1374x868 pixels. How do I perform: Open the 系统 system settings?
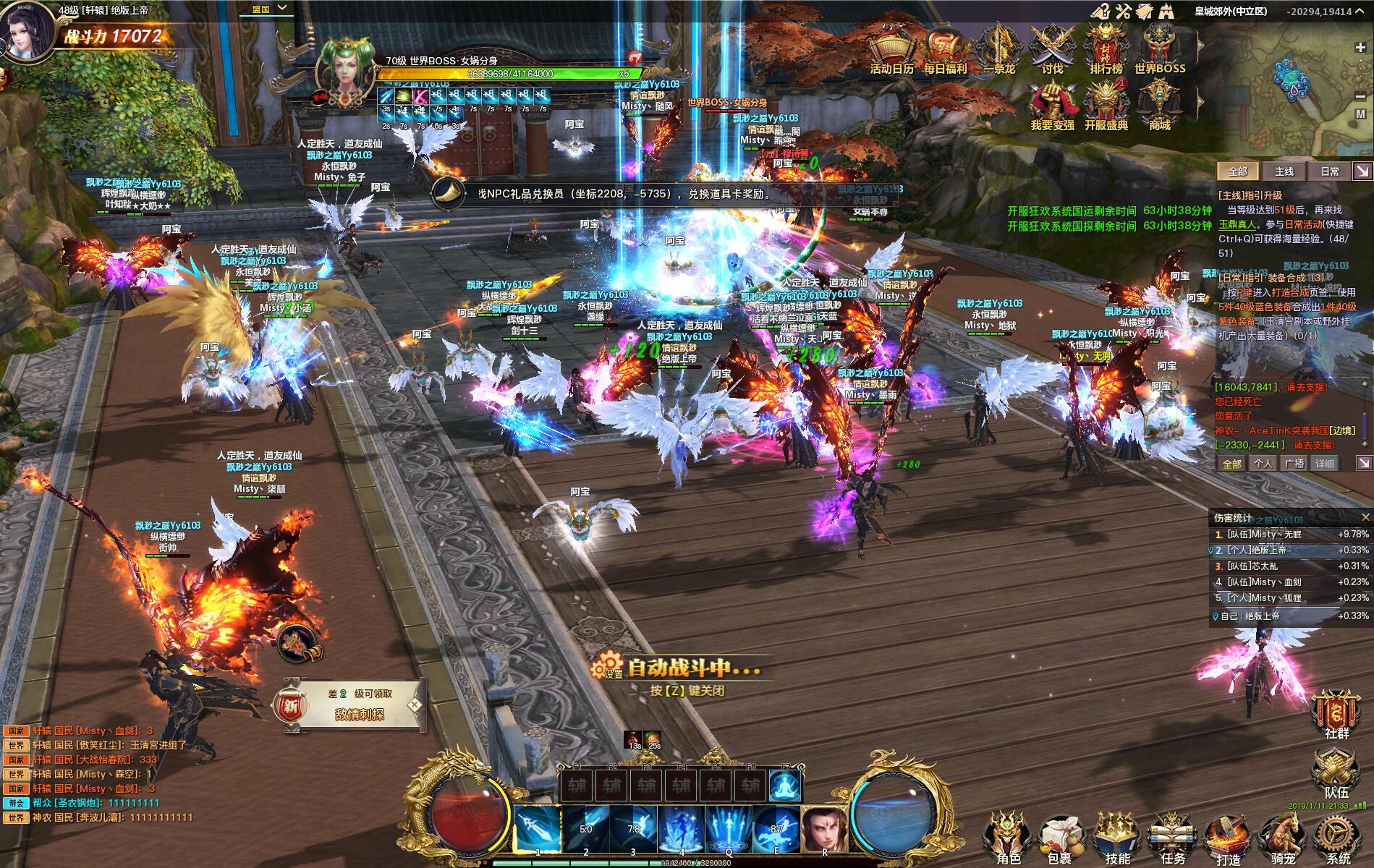tap(1338, 838)
